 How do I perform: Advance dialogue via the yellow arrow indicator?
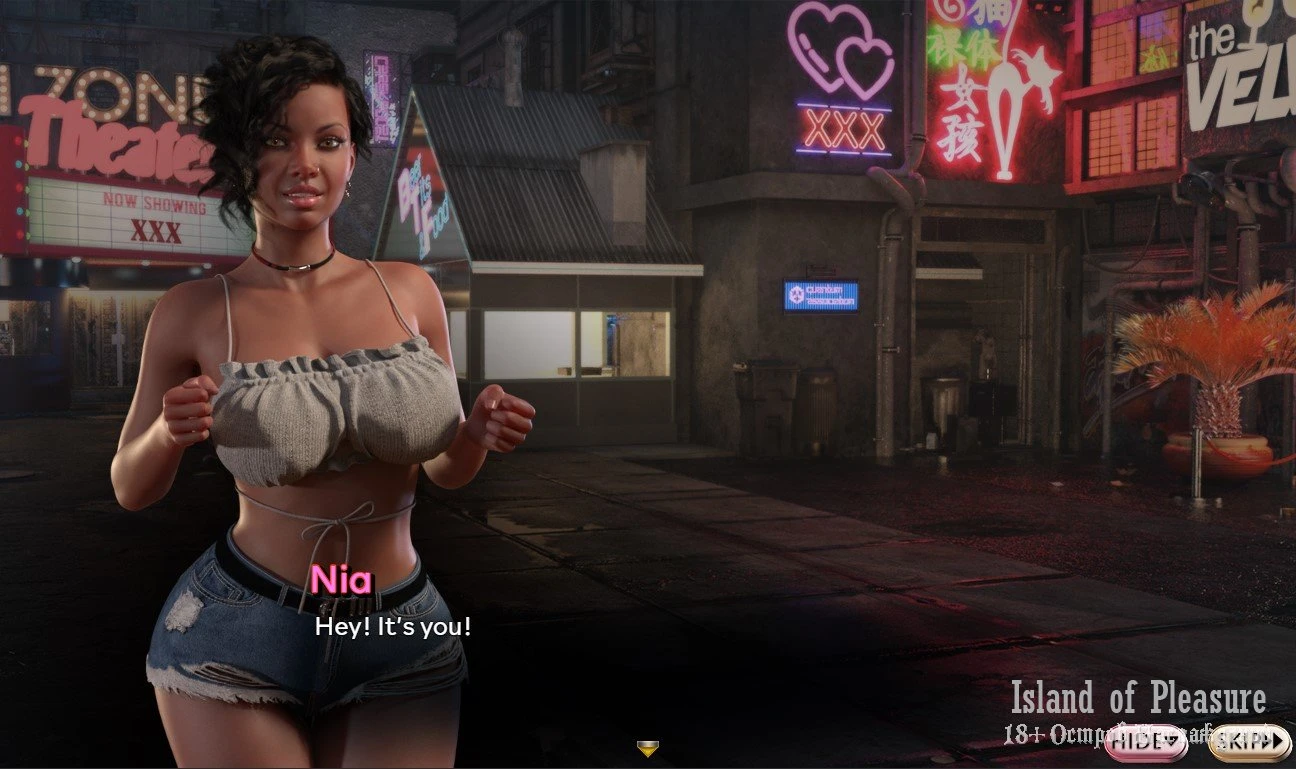click(648, 748)
